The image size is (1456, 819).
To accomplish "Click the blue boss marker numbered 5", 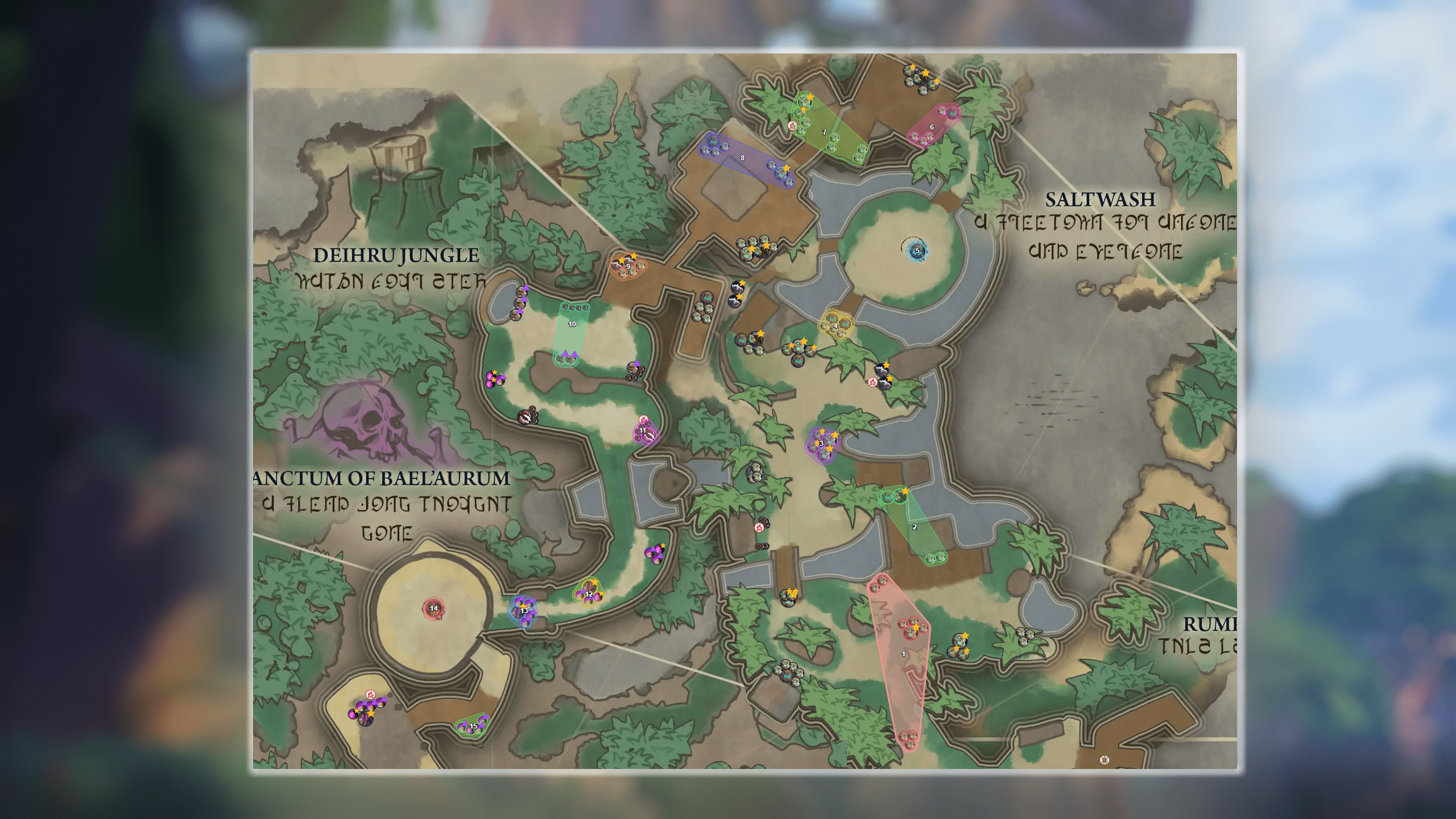I will [917, 251].
